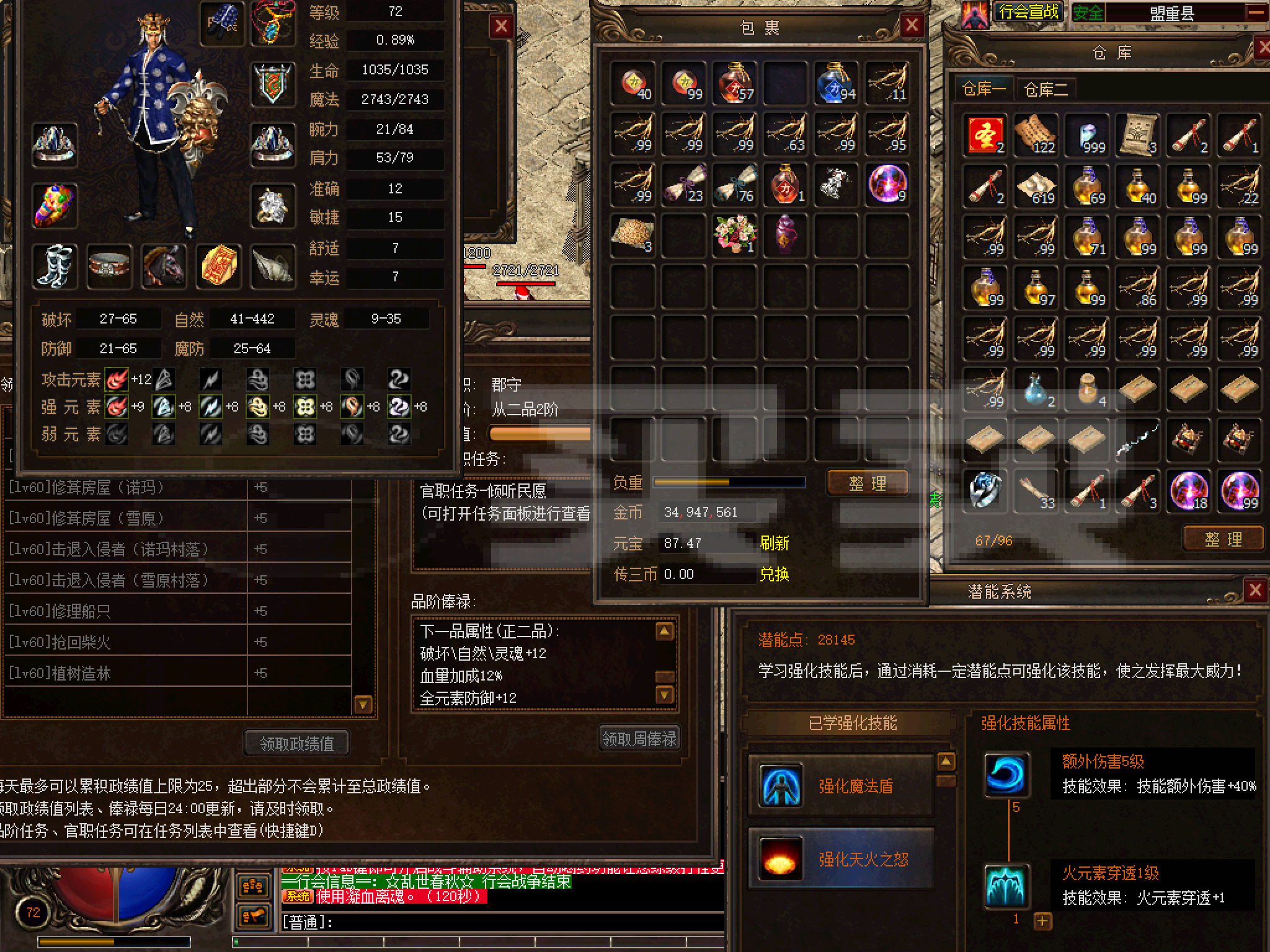Screen dimensions: 1270x952
Task: Click 兑换 next to 传三币
Action: coord(774,575)
